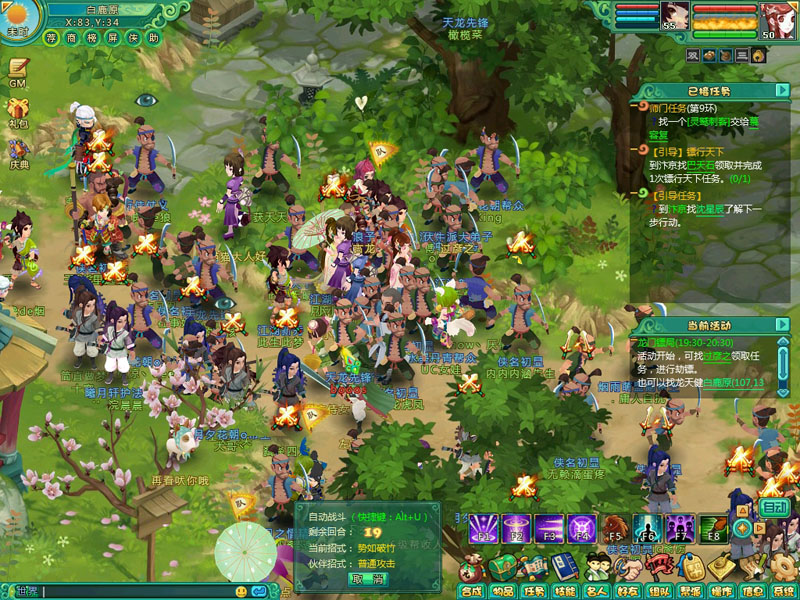
Task: Open the 榜 rankings round button
Action: coord(90,38)
